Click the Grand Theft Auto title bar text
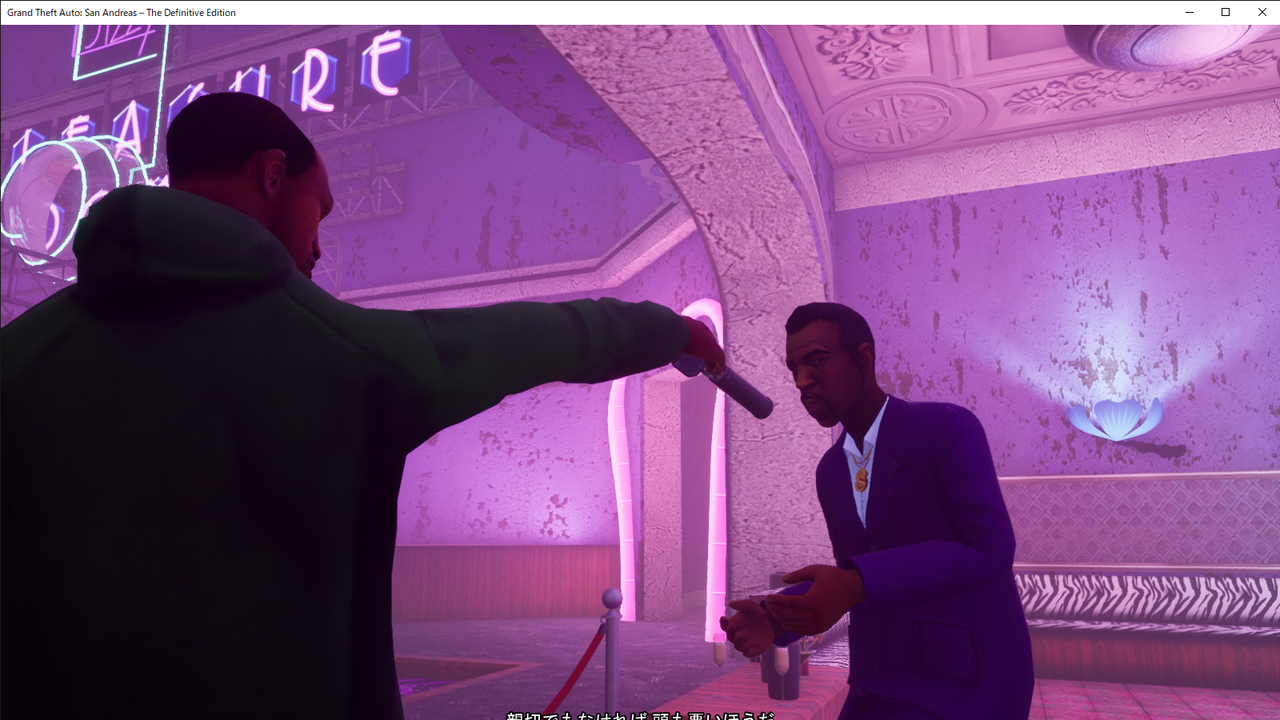 point(118,12)
